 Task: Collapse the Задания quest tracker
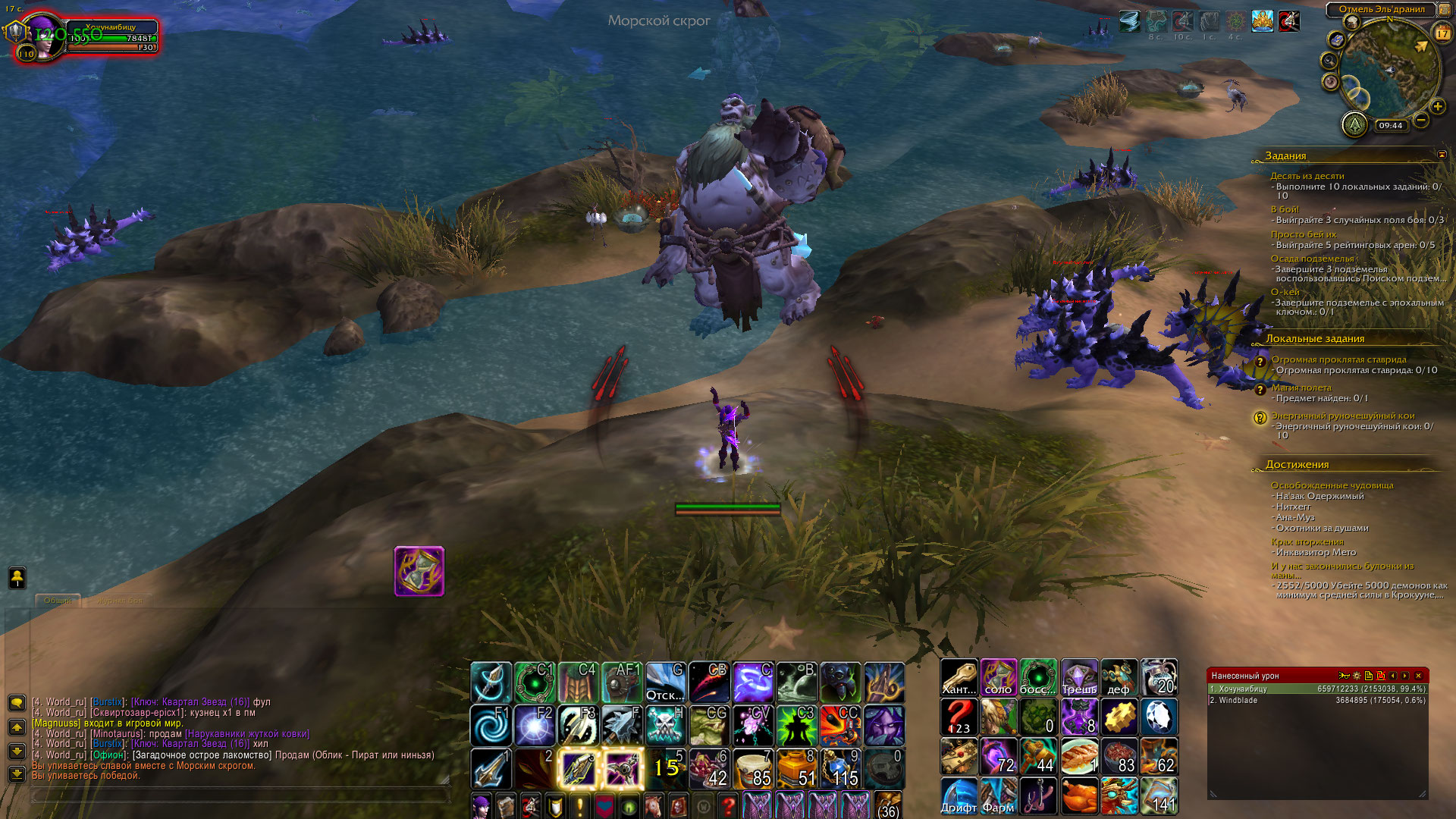click(1442, 155)
